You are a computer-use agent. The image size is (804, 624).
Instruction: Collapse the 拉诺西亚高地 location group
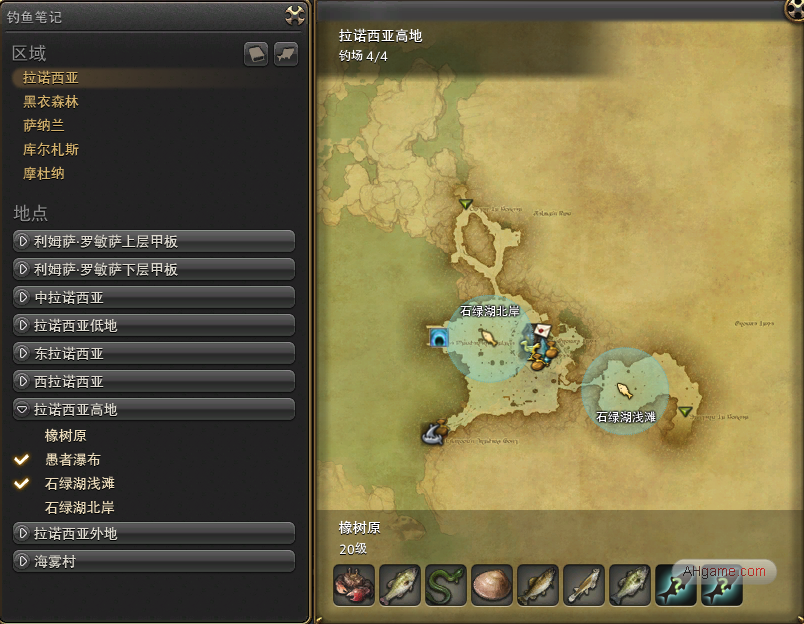coord(154,410)
